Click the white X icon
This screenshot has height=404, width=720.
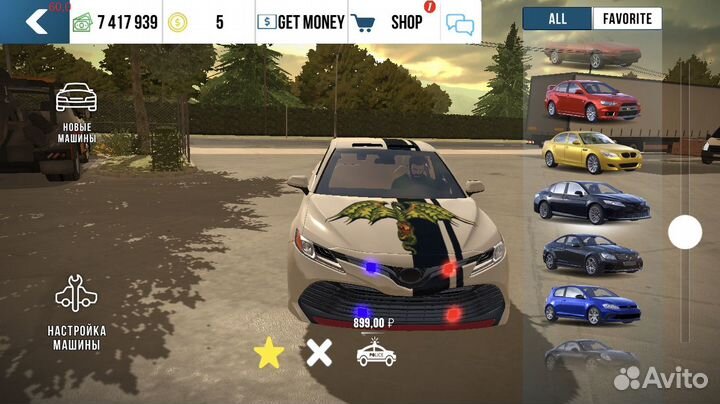click(319, 353)
